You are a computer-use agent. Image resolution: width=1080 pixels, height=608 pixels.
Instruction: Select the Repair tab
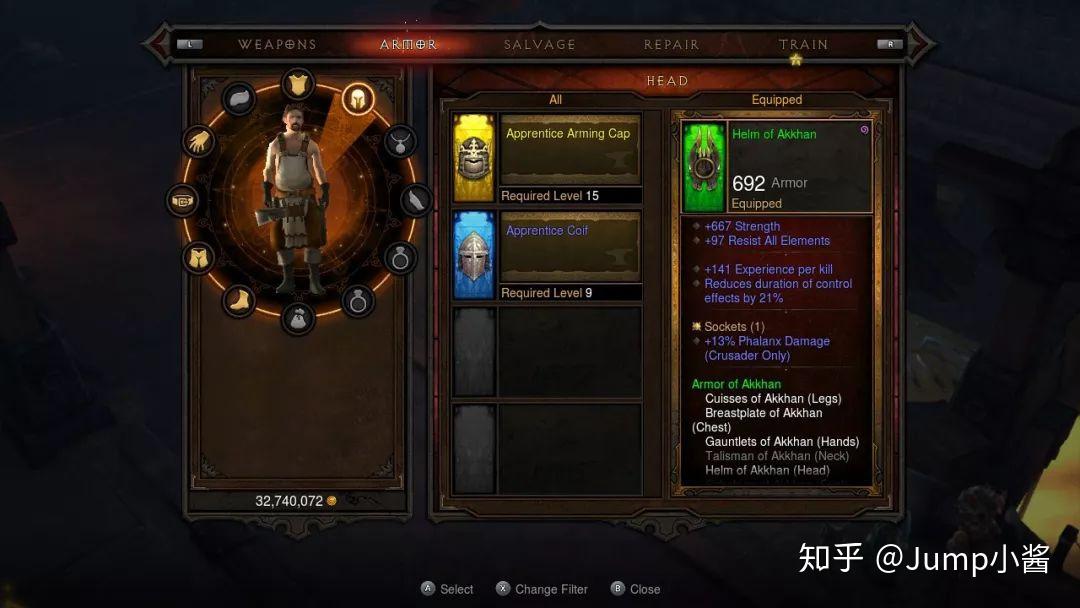[671, 45]
